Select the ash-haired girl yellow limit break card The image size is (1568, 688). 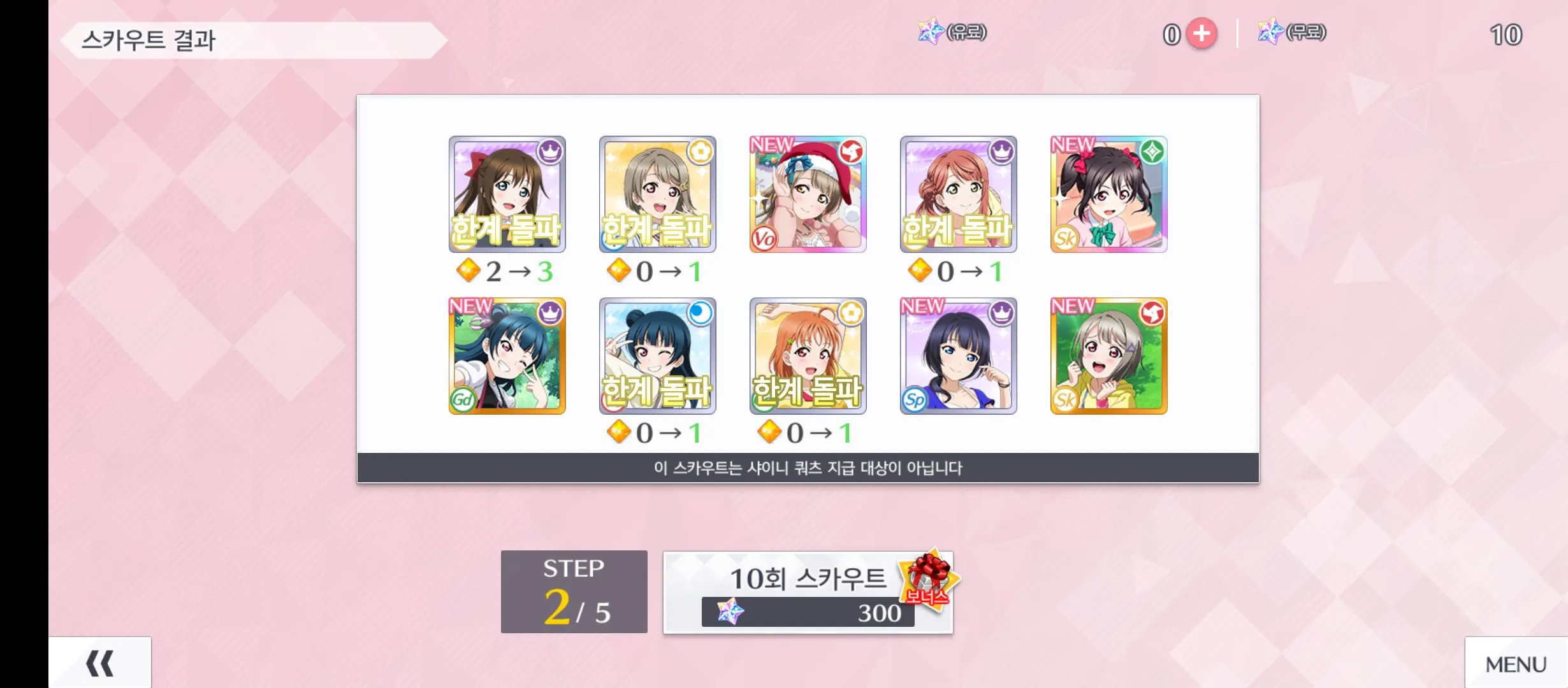coord(657,194)
